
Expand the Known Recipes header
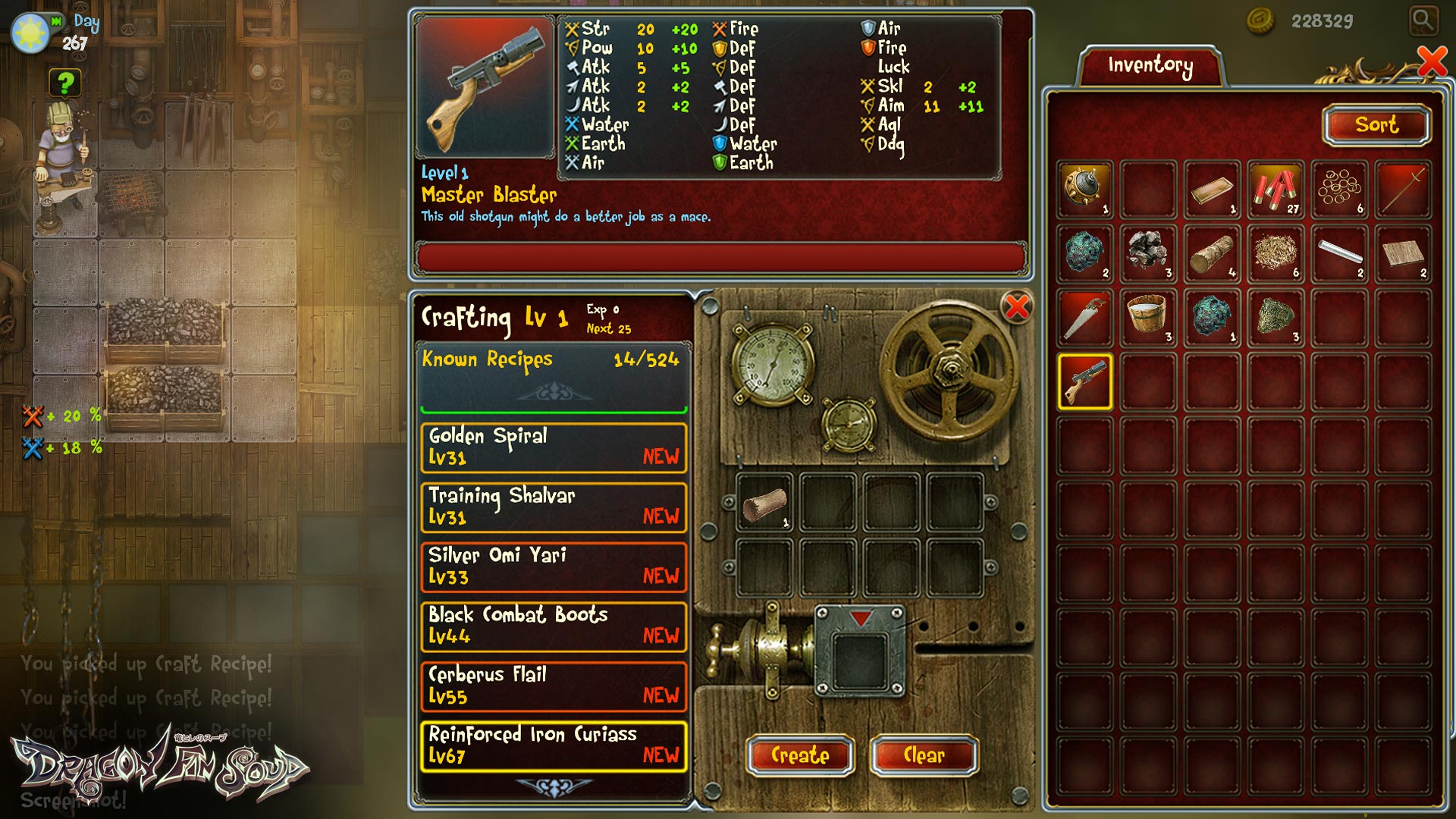tap(554, 360)
